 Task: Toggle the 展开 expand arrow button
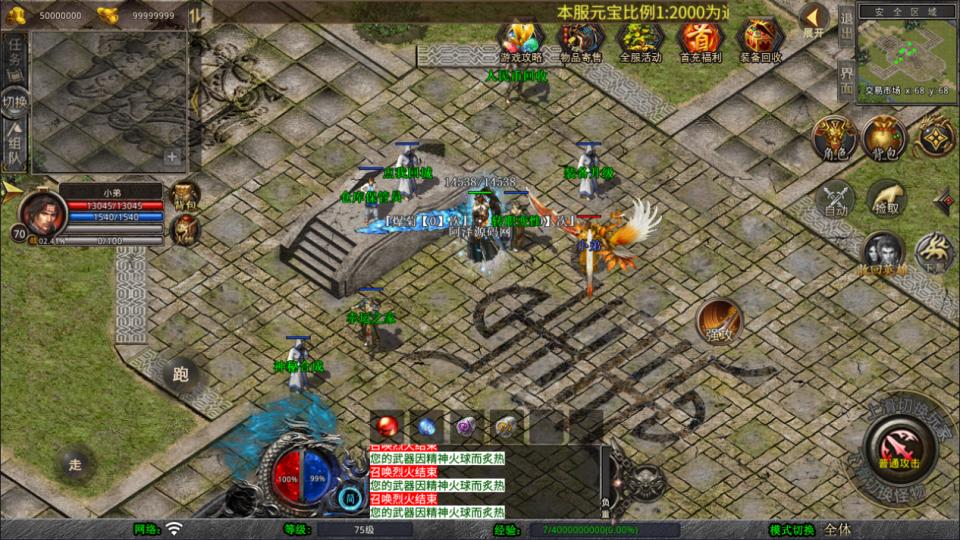tap(814, 20)
